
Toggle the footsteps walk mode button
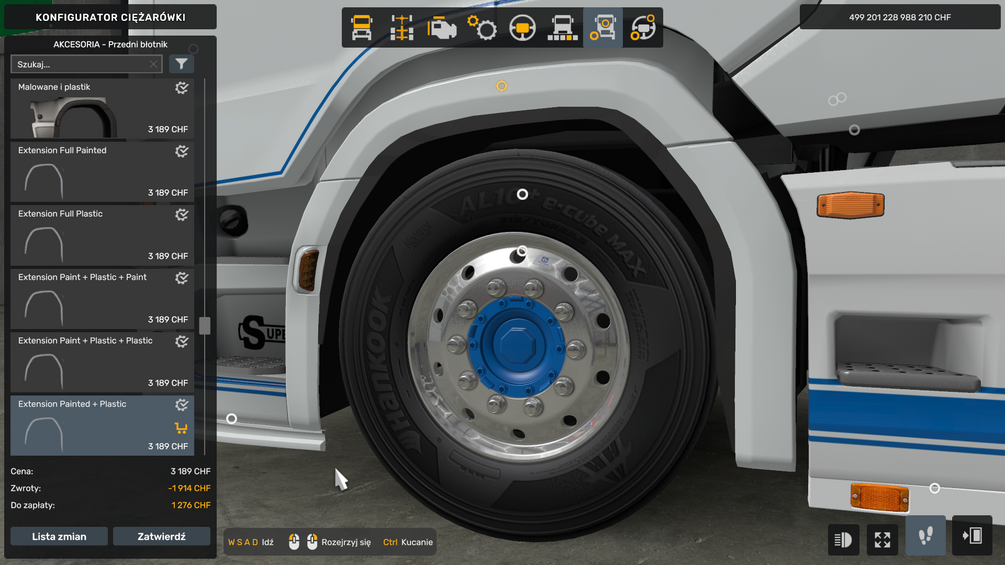pyautogui.click(x=926, y=537)
